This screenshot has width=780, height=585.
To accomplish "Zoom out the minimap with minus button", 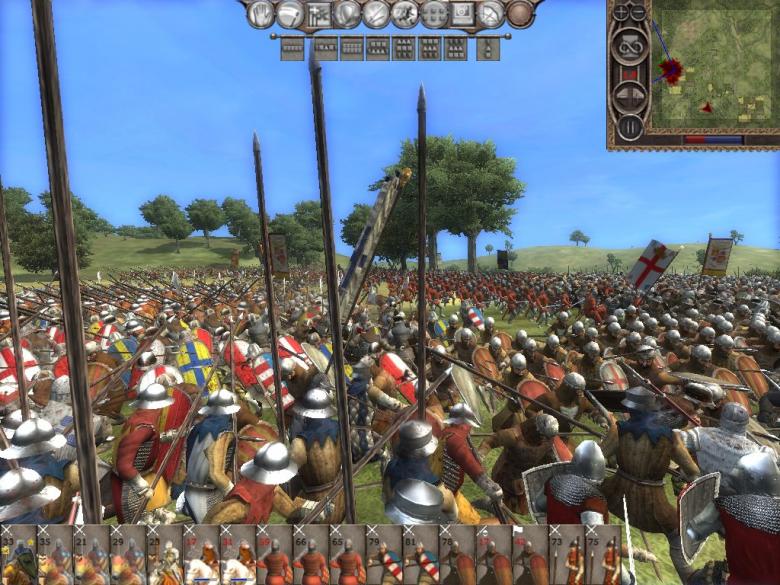I will pos(639,12).
